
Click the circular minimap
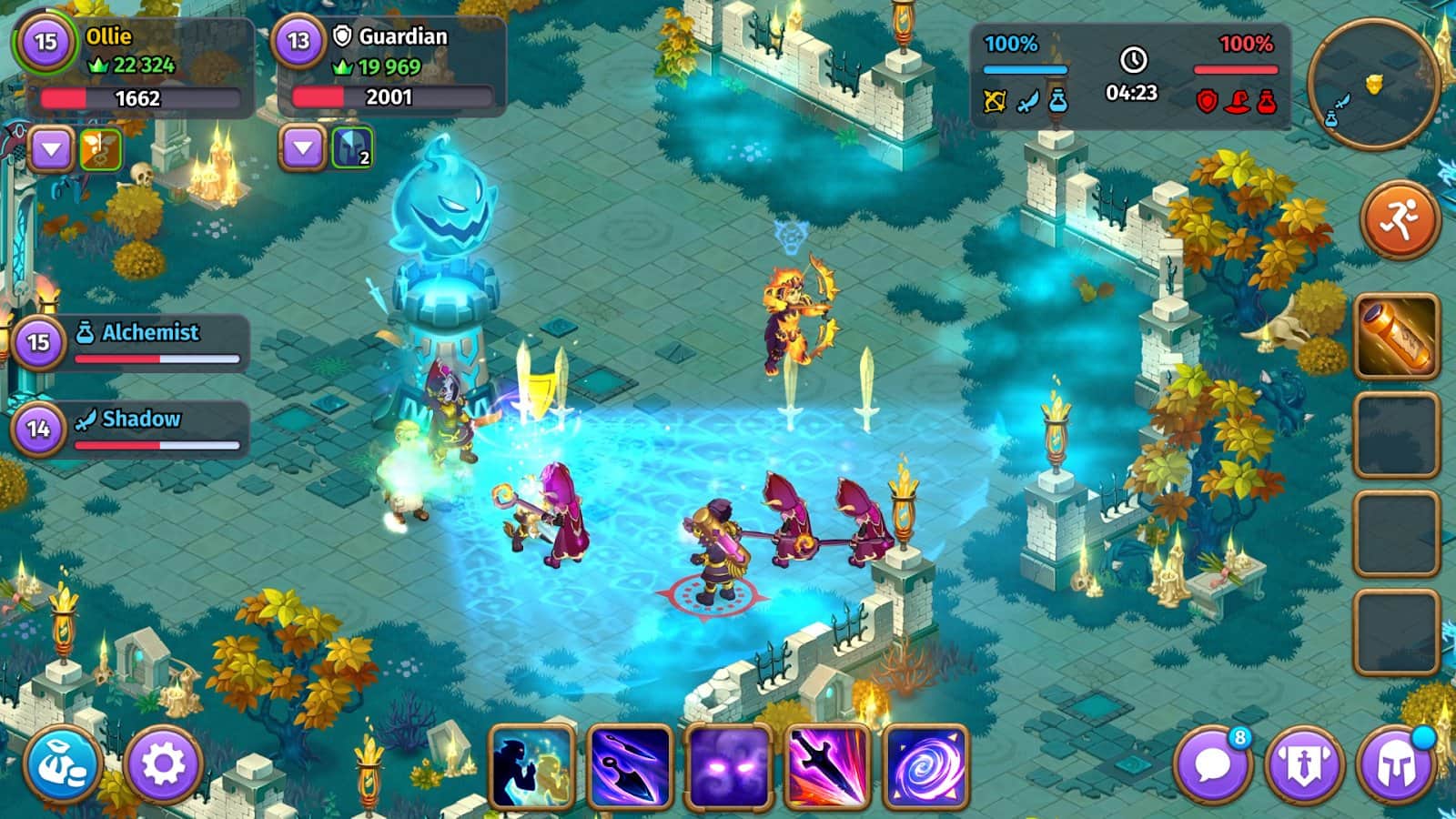click(1373, 85)
